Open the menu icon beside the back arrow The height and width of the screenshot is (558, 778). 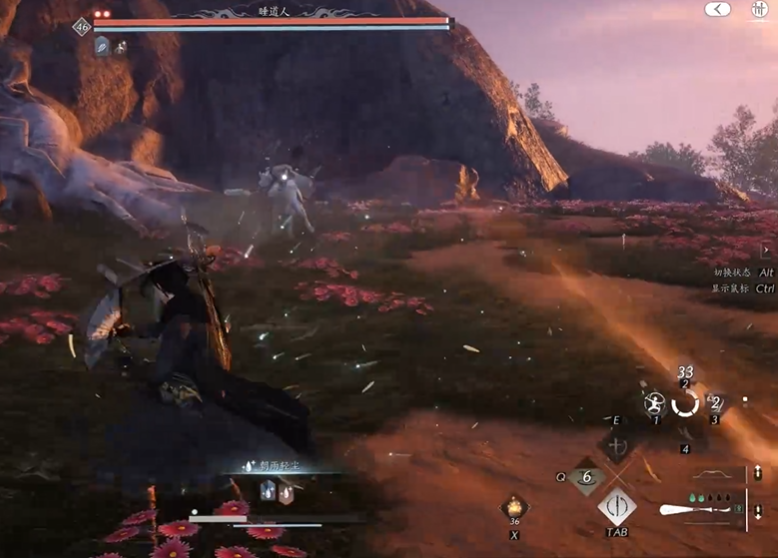pyautogui.click(x=759, y=9)
